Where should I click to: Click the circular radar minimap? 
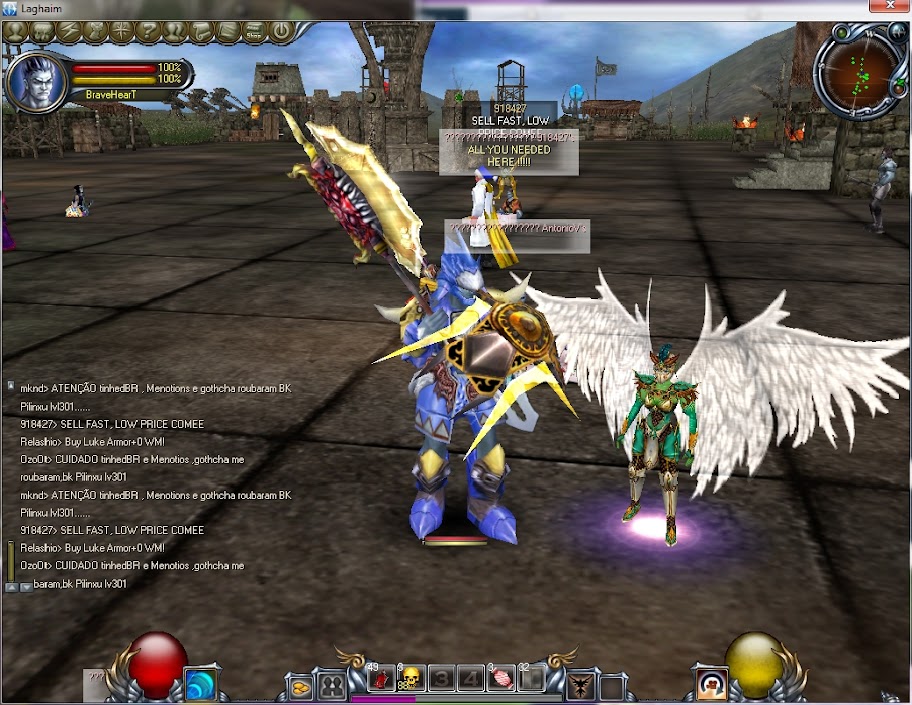[x=859, y=72]
